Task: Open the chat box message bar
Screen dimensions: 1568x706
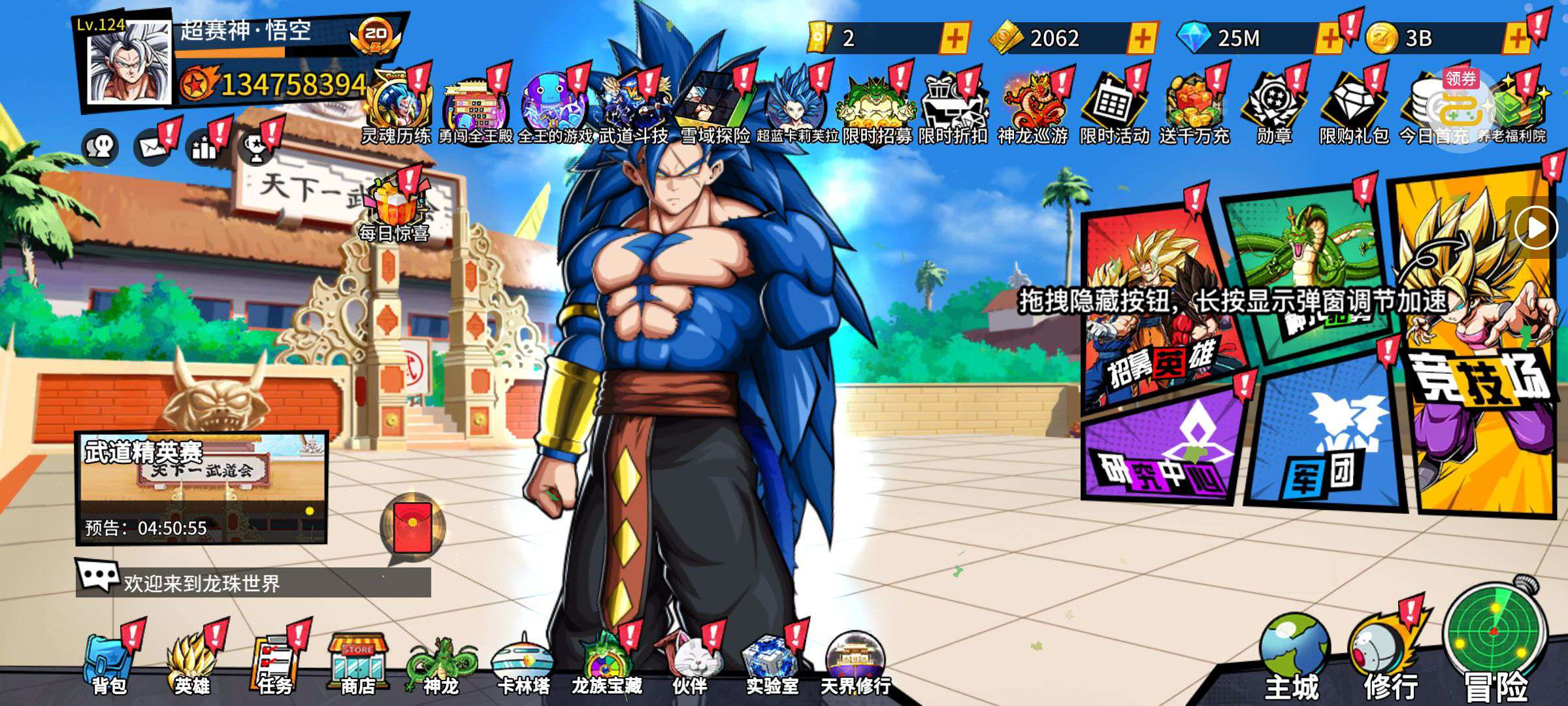Action: click(261, 582)
